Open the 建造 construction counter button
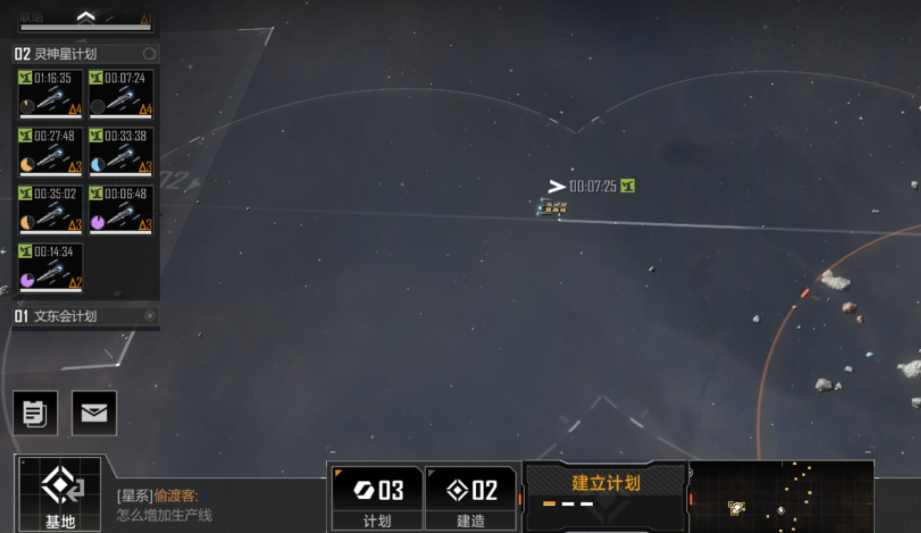This screenshot has height=533, width=921. pos(471,498)
